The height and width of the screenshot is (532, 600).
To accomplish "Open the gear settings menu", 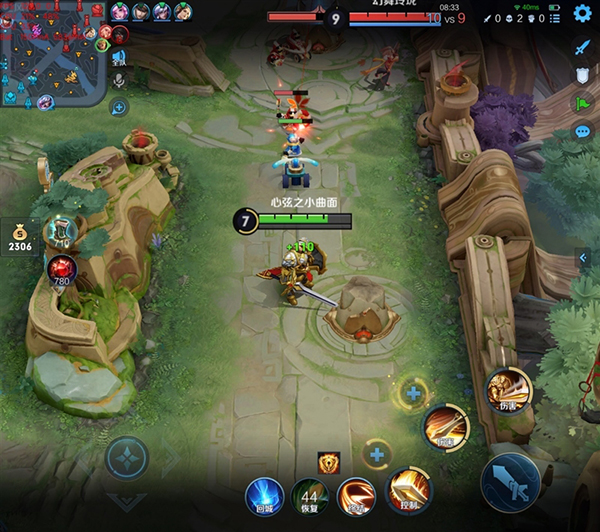I will [x=582, y=14].
